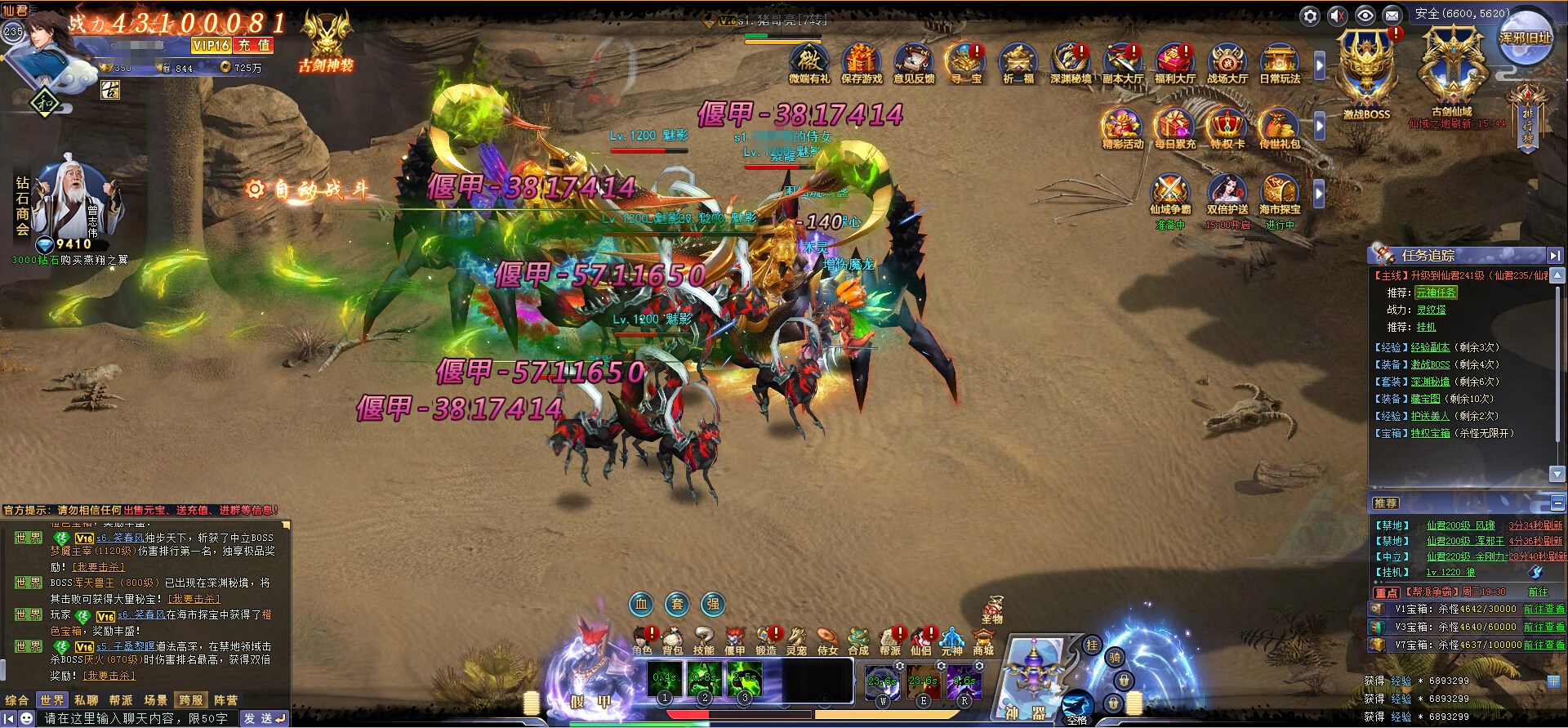
Task: Click the 充值 recharge button
Action: 253,46
